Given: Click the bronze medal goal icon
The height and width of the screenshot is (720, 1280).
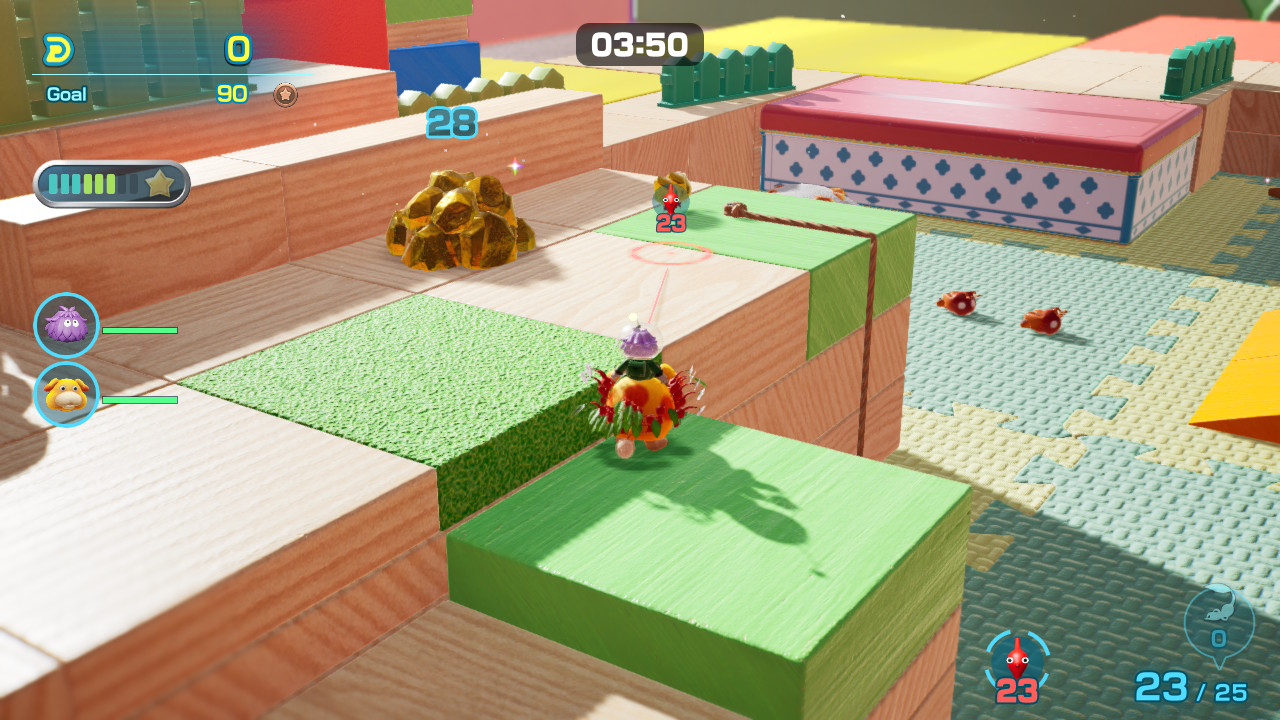Looking at the screenshot, I should pos(286,95).
